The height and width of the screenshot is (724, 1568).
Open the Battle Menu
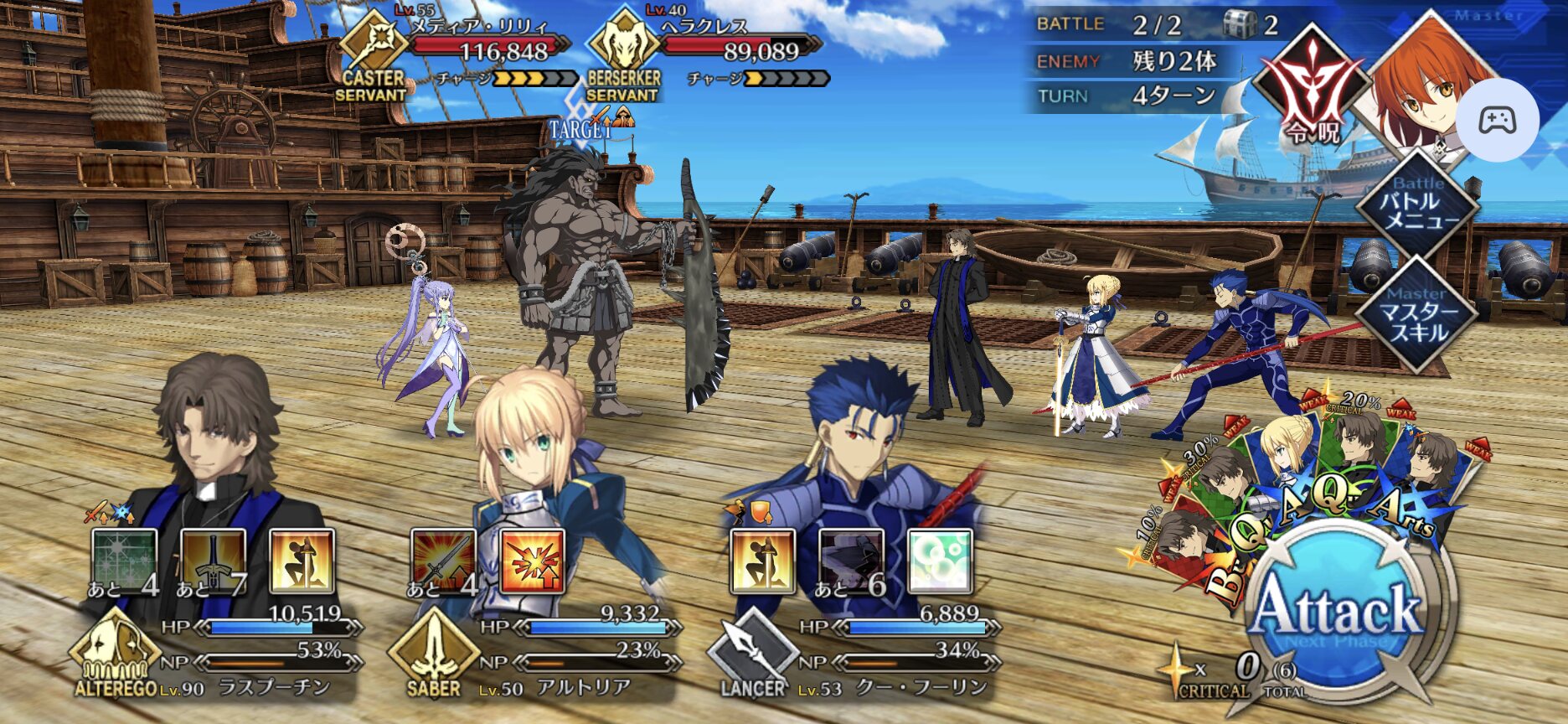pos(1417,203)
